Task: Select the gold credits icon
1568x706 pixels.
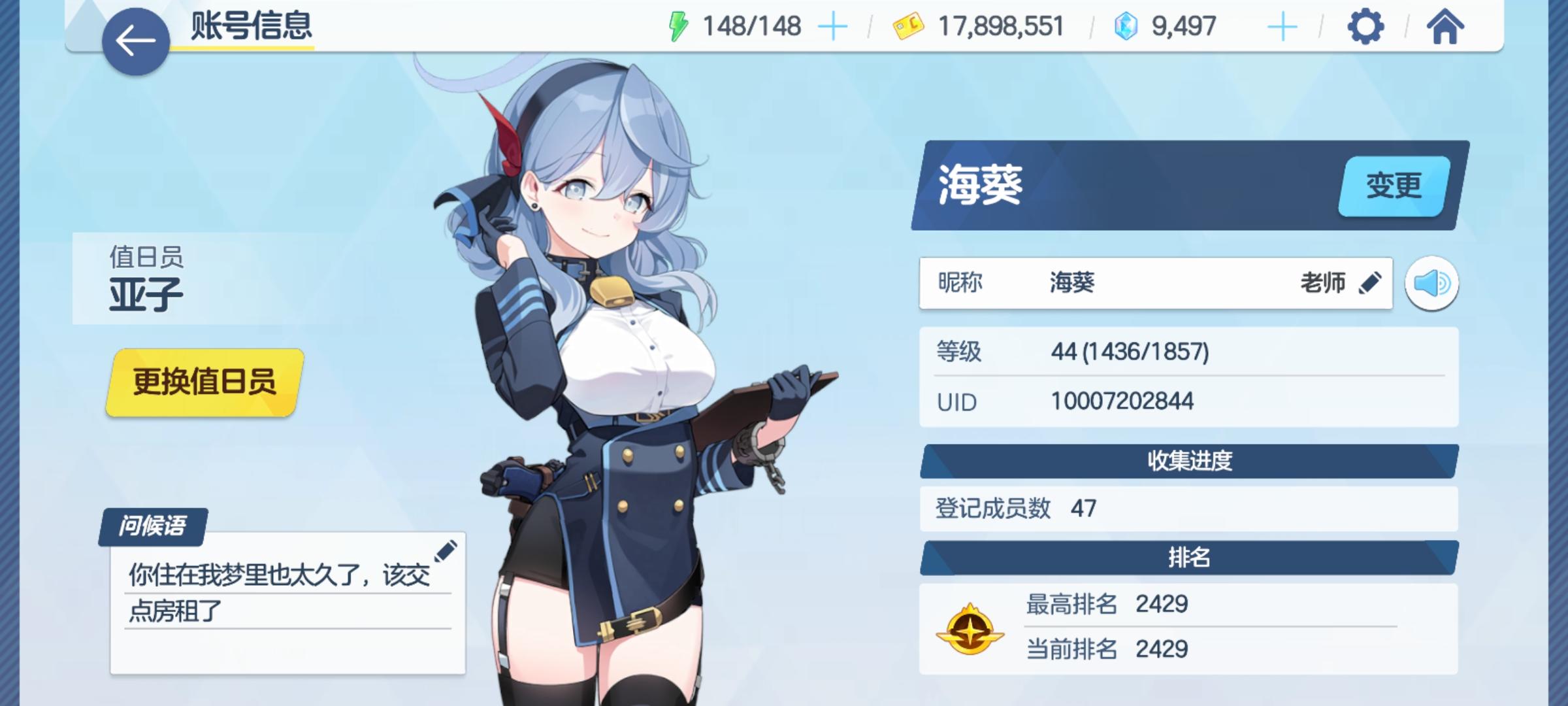Action: [908, 27]
